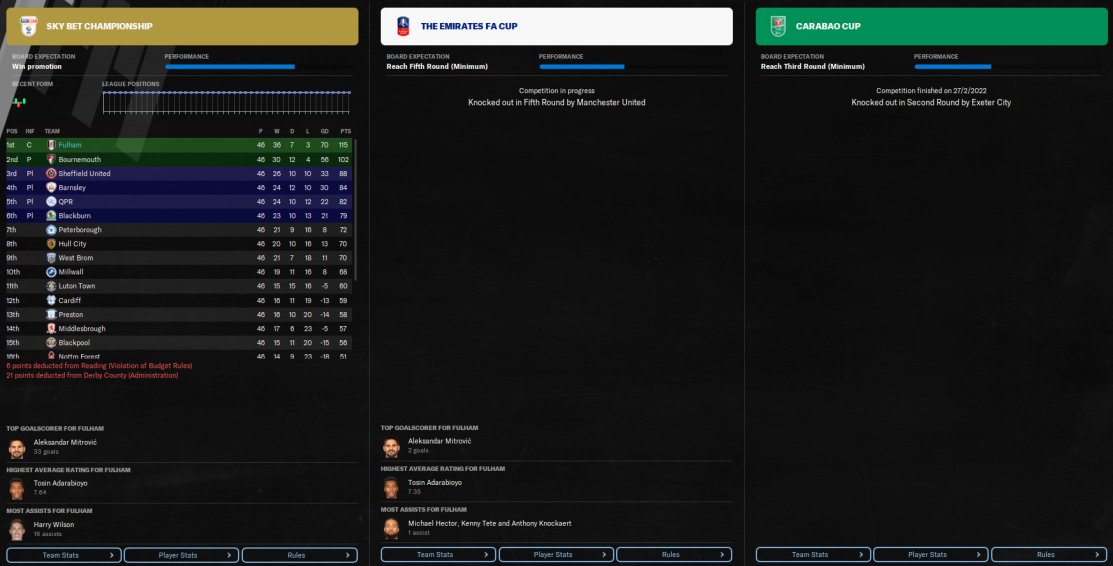1113x566 pixels.
Task: Open Blackburn team entry
Action: coord(74,215)
